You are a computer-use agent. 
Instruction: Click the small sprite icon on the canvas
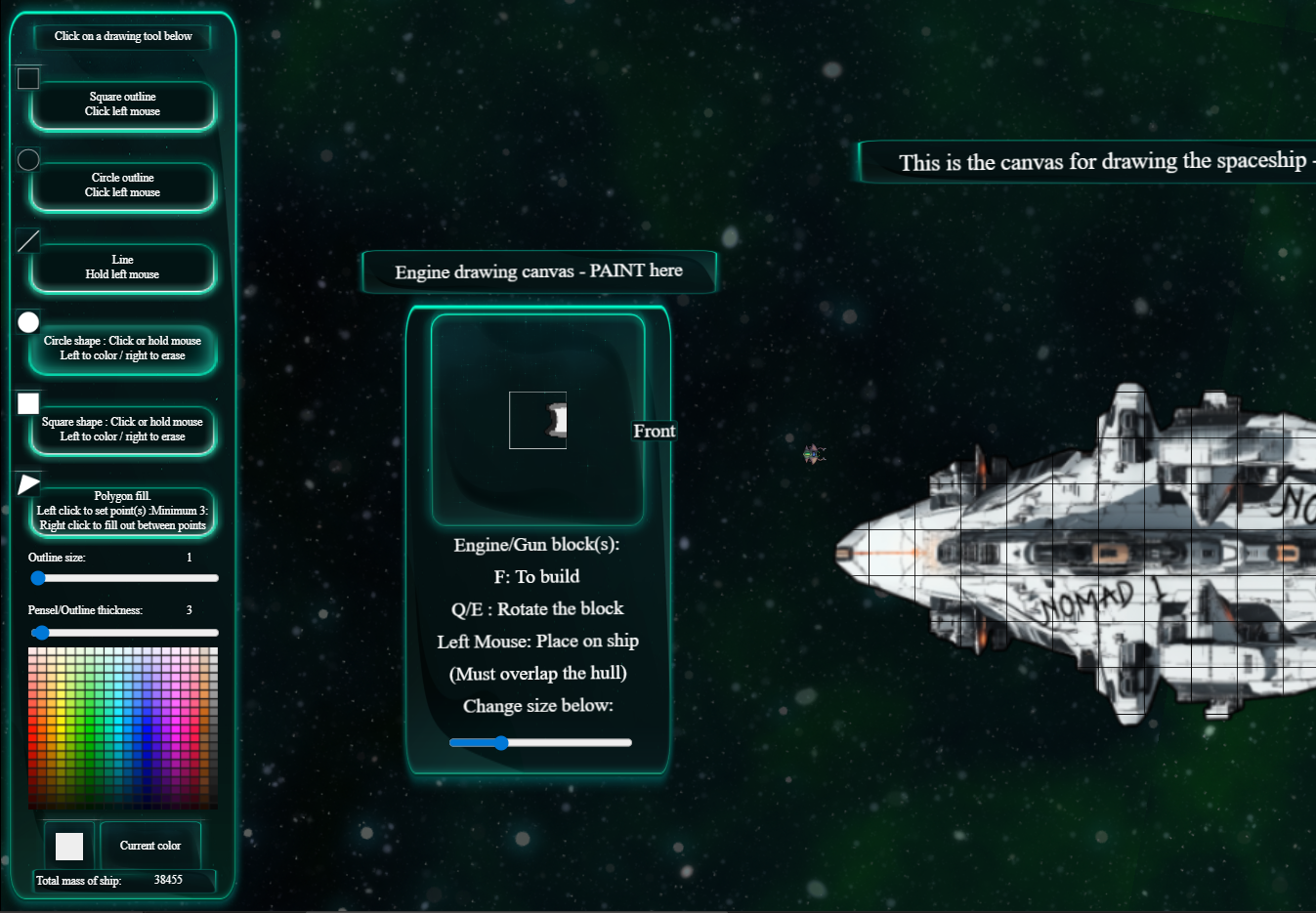(814, 453)
